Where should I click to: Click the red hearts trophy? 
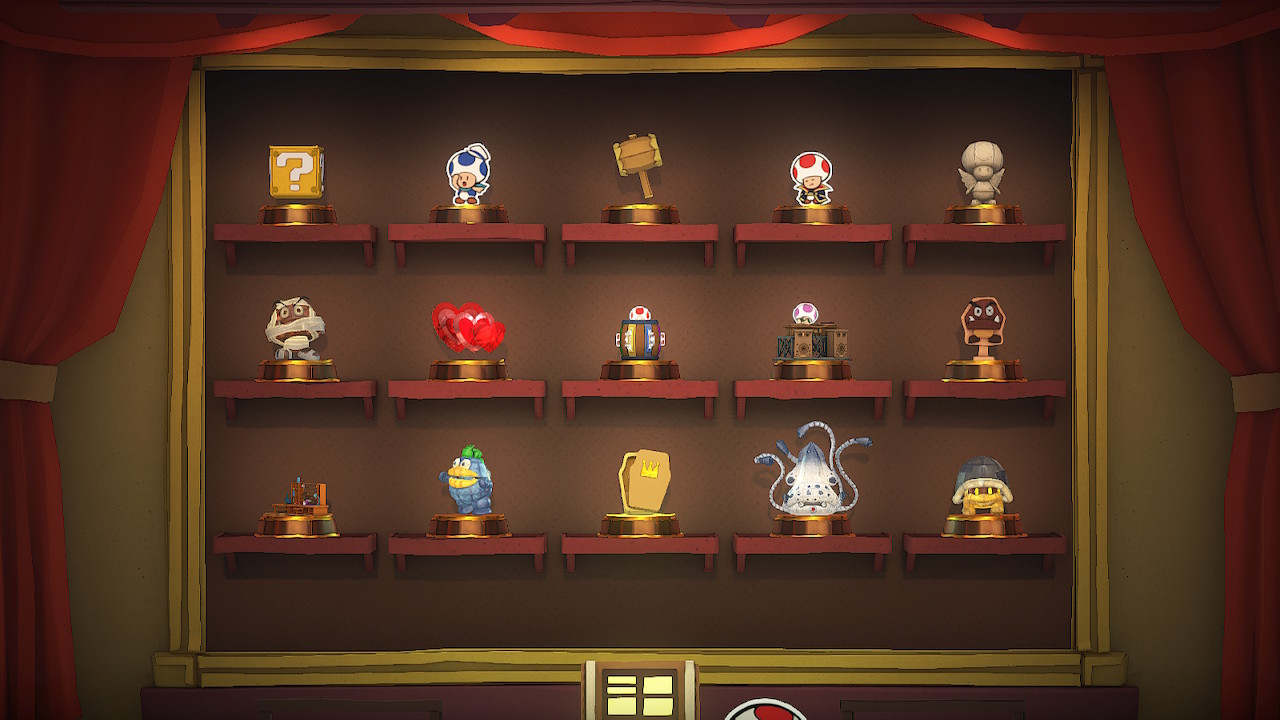[x=466, y=325]
